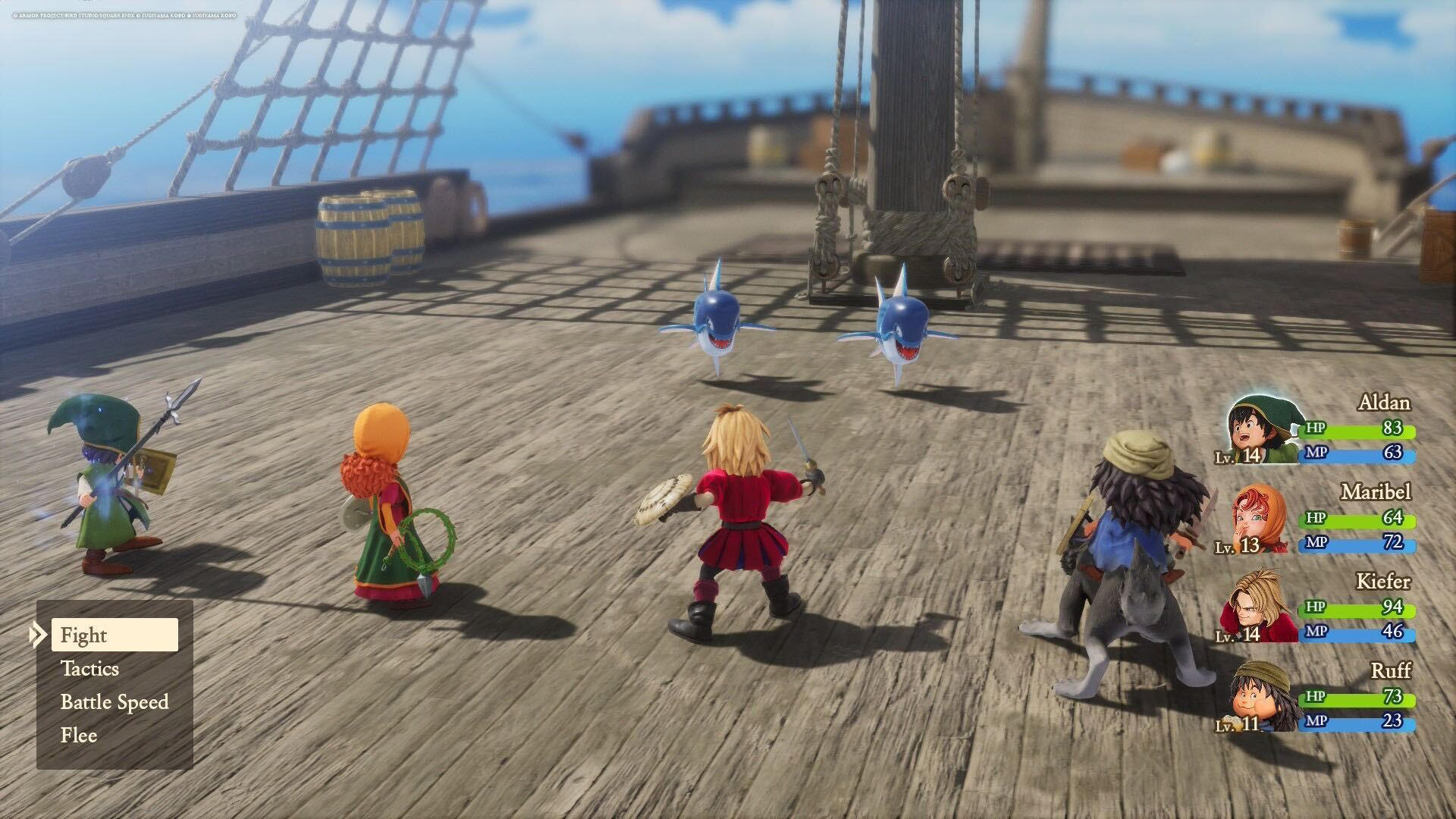Open the Tactics menu option

(90, 669)
